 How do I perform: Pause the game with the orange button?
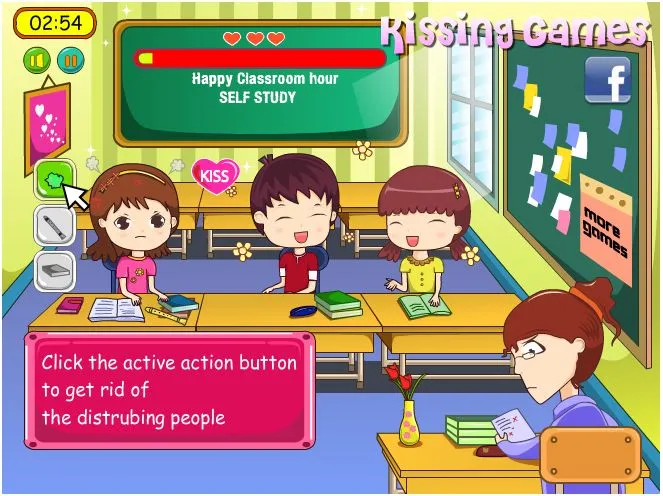point(70,61)
